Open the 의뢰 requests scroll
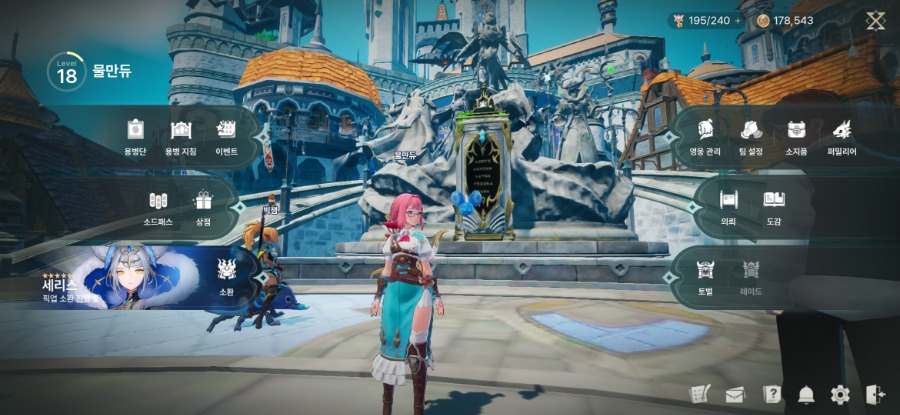Screen dimensions: 900x415 coord(728,205)
